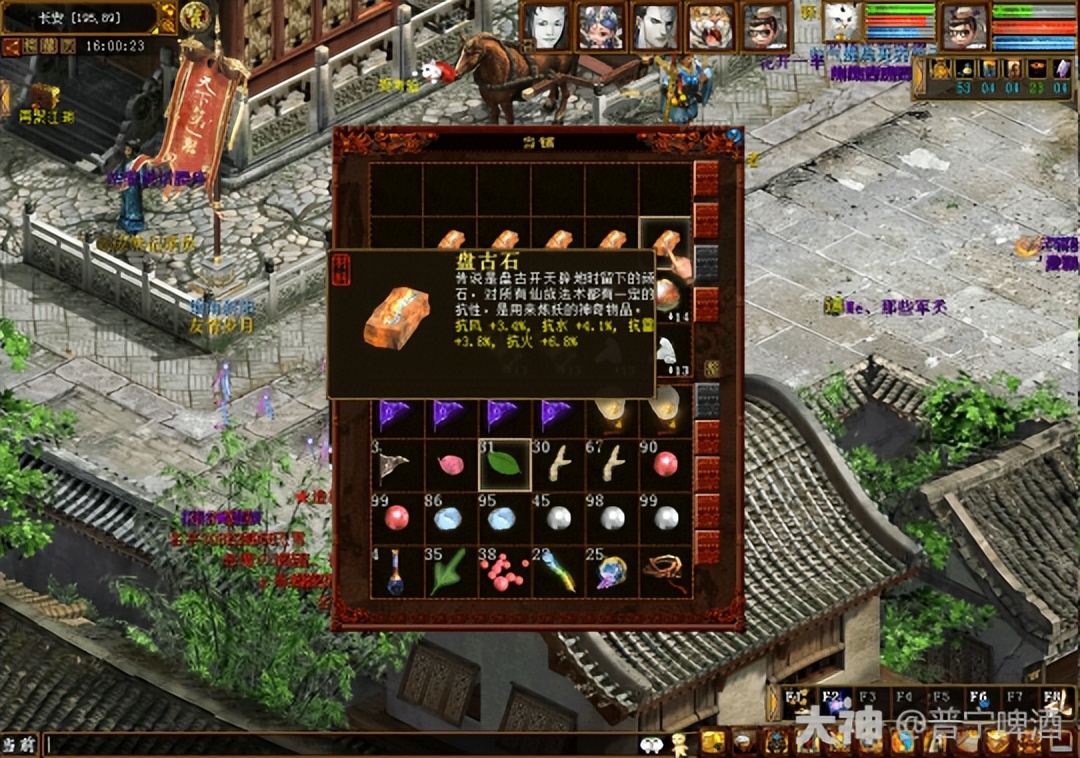Click the chat input field

(x=340, y=744)
